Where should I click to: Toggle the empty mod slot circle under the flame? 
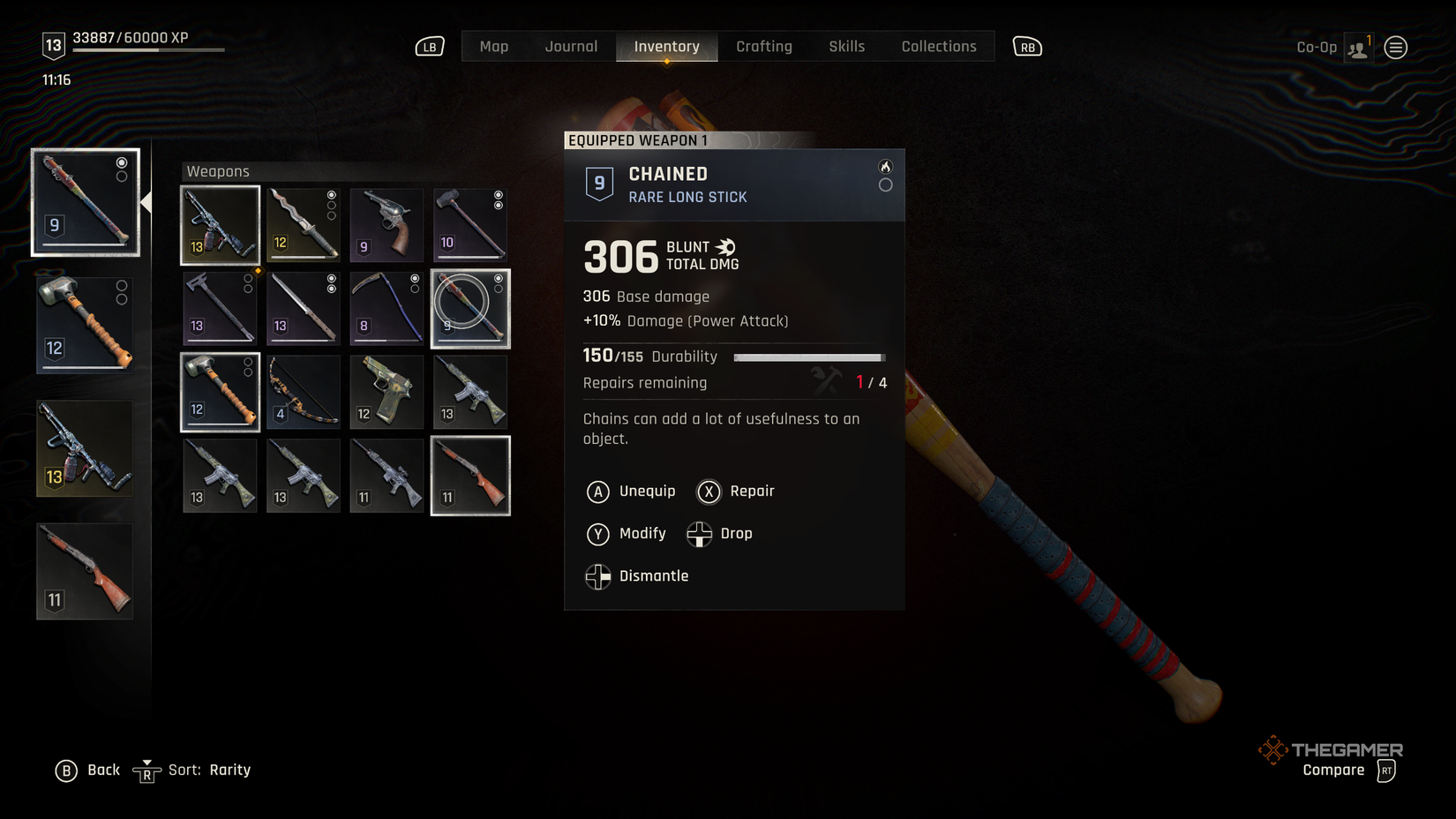886,185
